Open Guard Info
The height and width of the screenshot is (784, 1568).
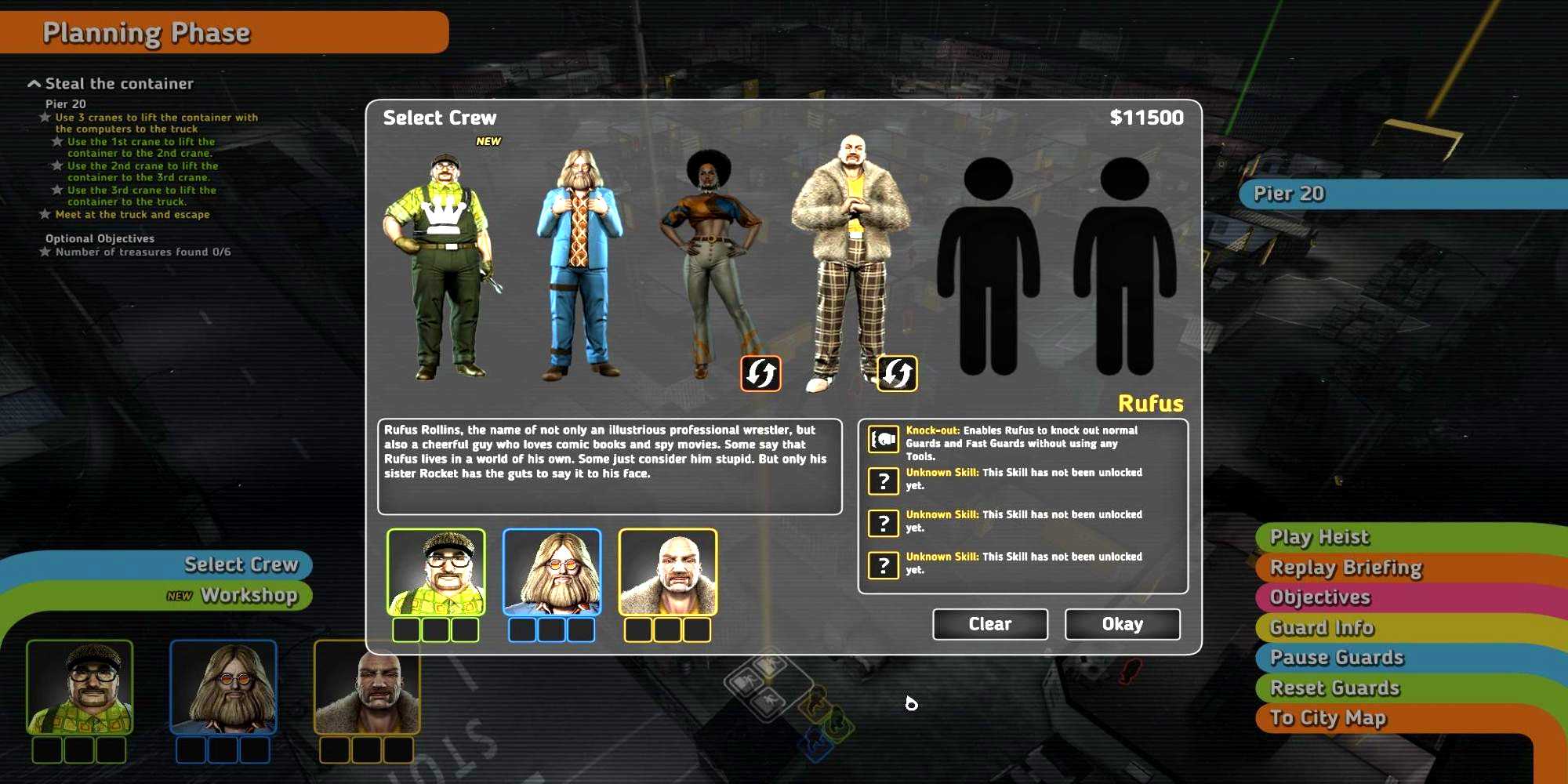point(1322,628)
